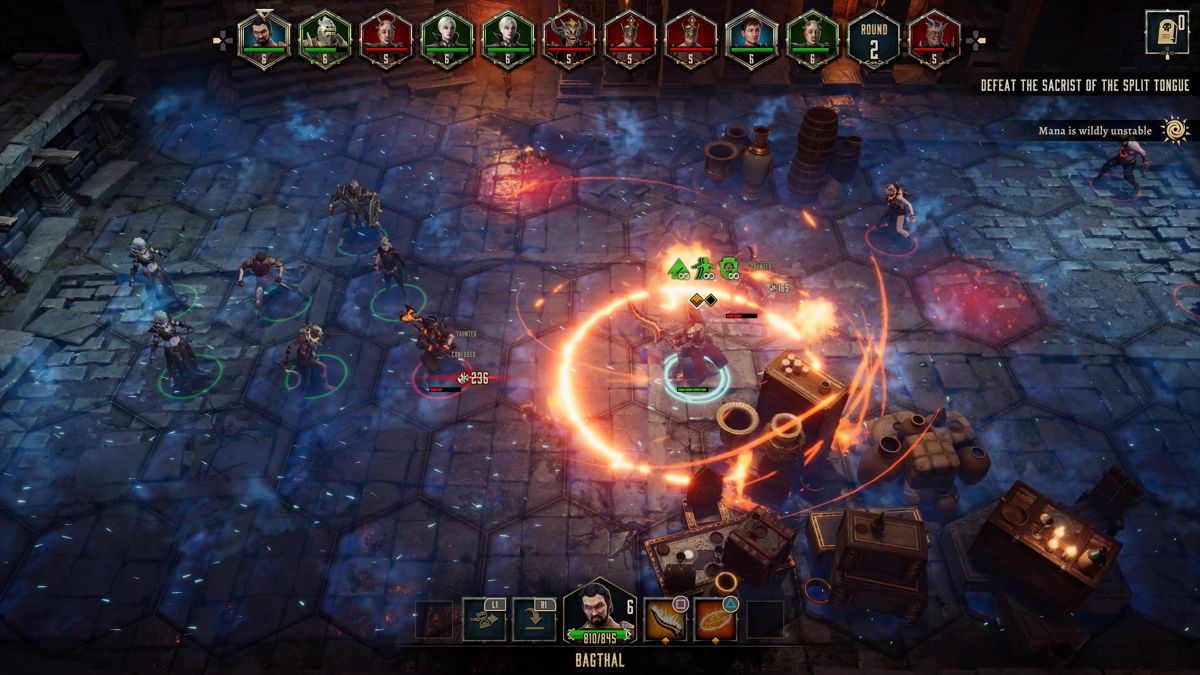
Task: Click the horned-crown enemy turn portrait
Action: 568,39
